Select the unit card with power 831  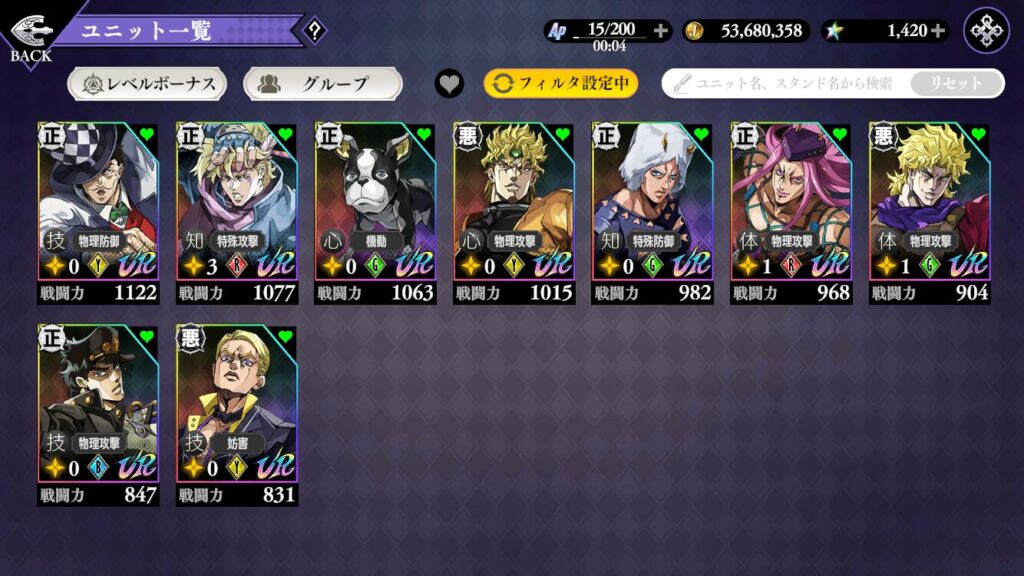tap(237, 414)
